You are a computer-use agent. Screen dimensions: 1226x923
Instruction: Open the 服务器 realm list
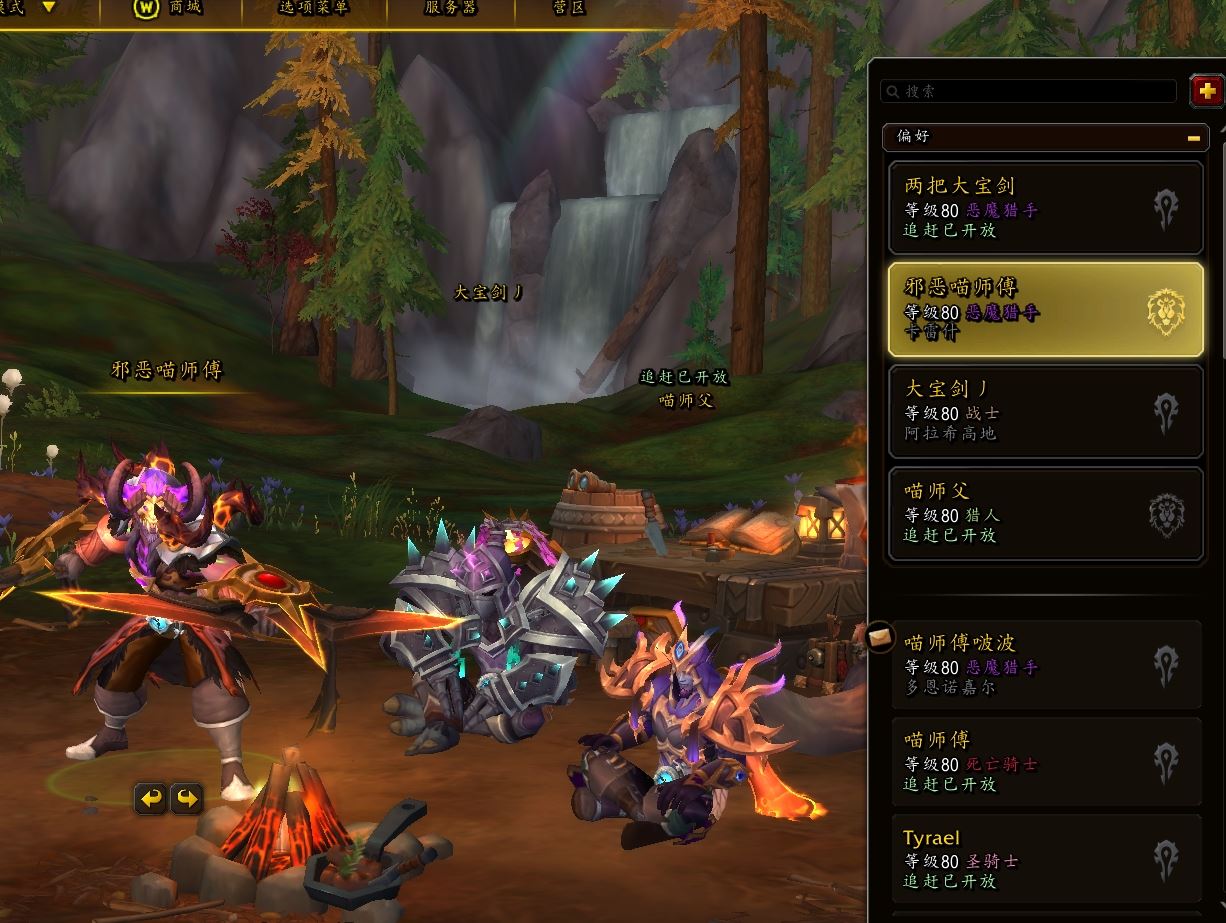(x=451, y=8)
